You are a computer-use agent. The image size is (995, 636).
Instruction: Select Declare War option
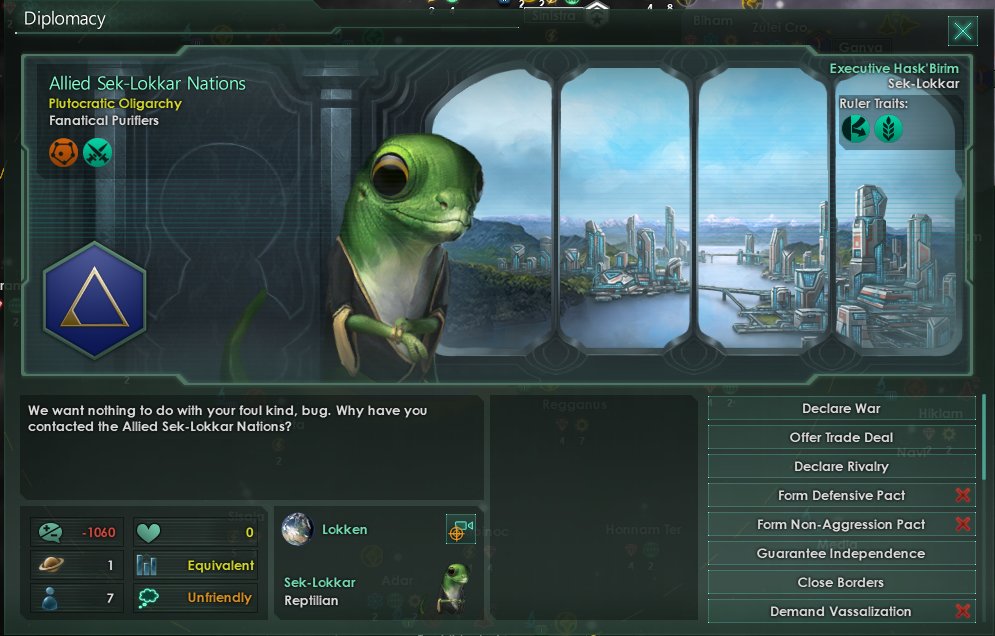[x=841, y=409]
